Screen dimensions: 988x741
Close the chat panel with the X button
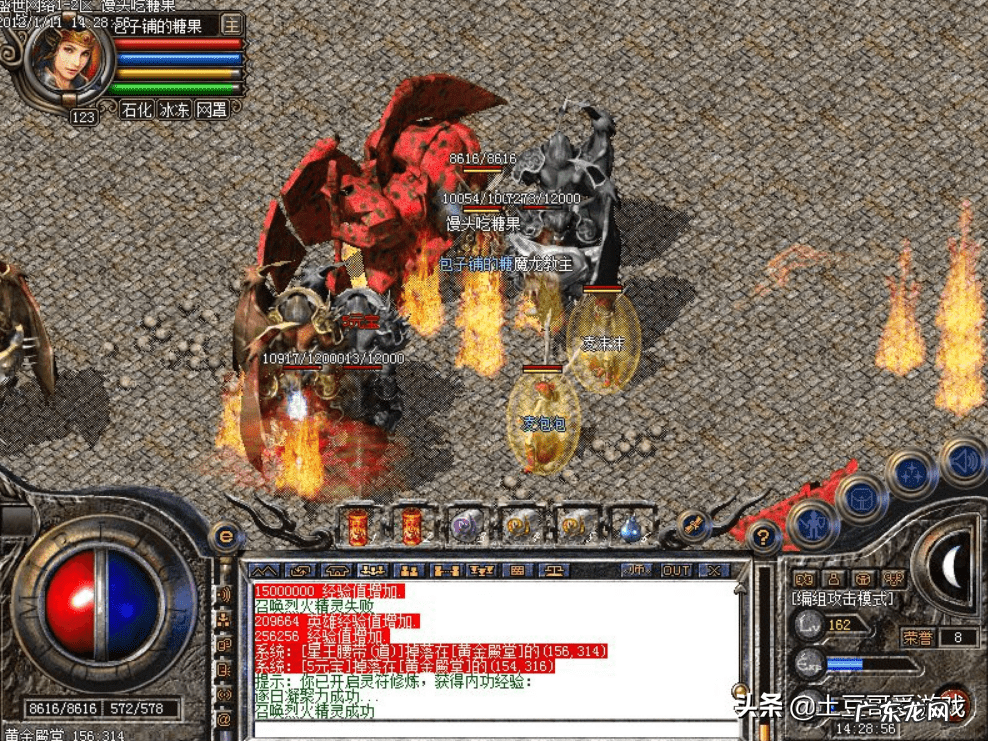pos(713,570)
